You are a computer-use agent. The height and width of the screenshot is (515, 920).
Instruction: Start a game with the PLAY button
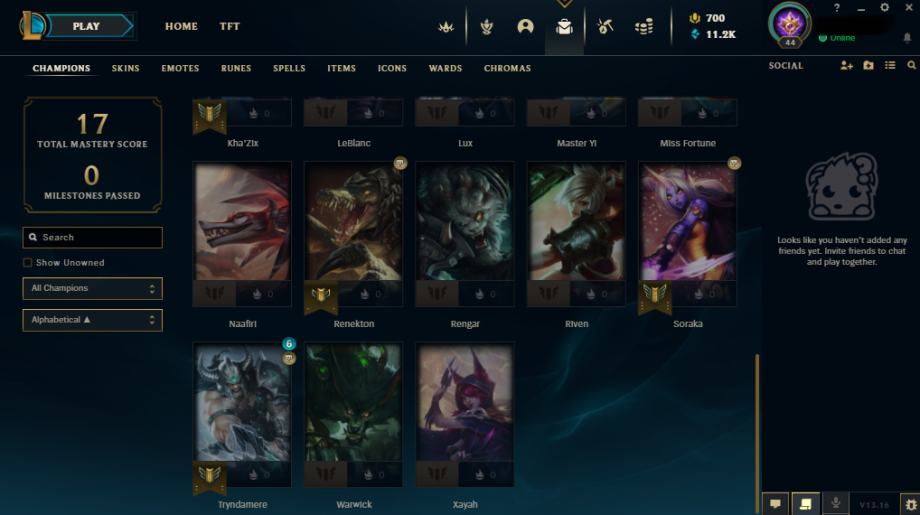point(87,26)
